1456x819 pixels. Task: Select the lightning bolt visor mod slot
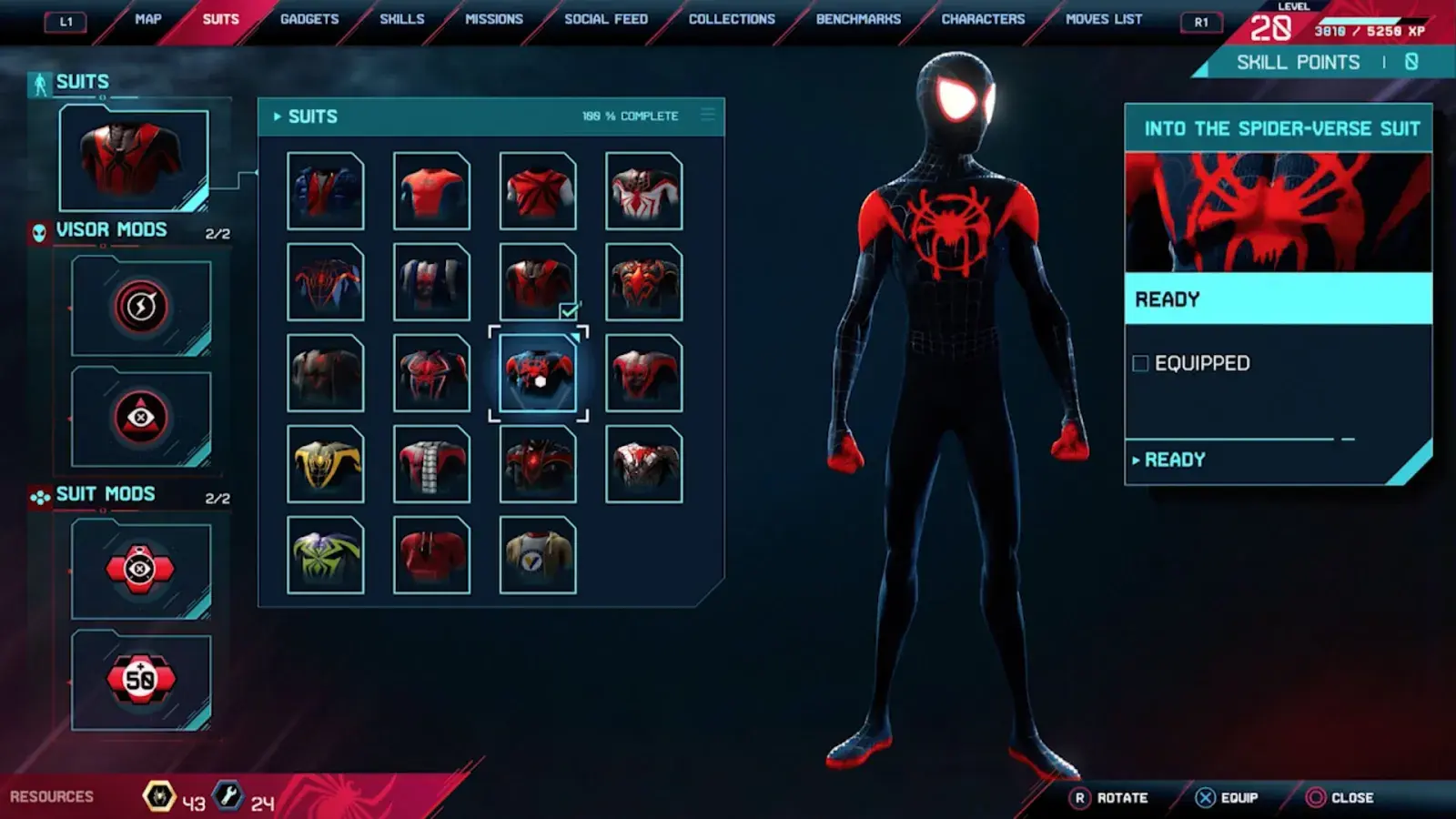(141, 307)
